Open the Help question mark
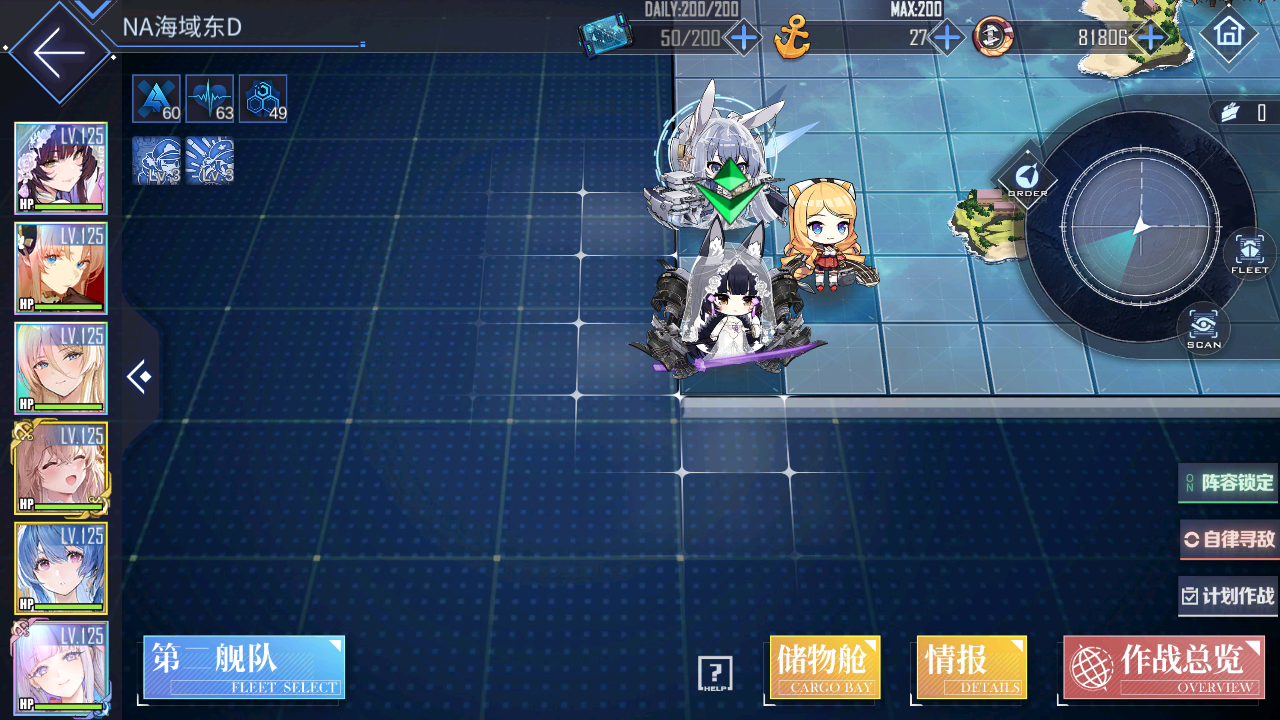The width and height of the screenshot is (1280, 720). point(715,674)
